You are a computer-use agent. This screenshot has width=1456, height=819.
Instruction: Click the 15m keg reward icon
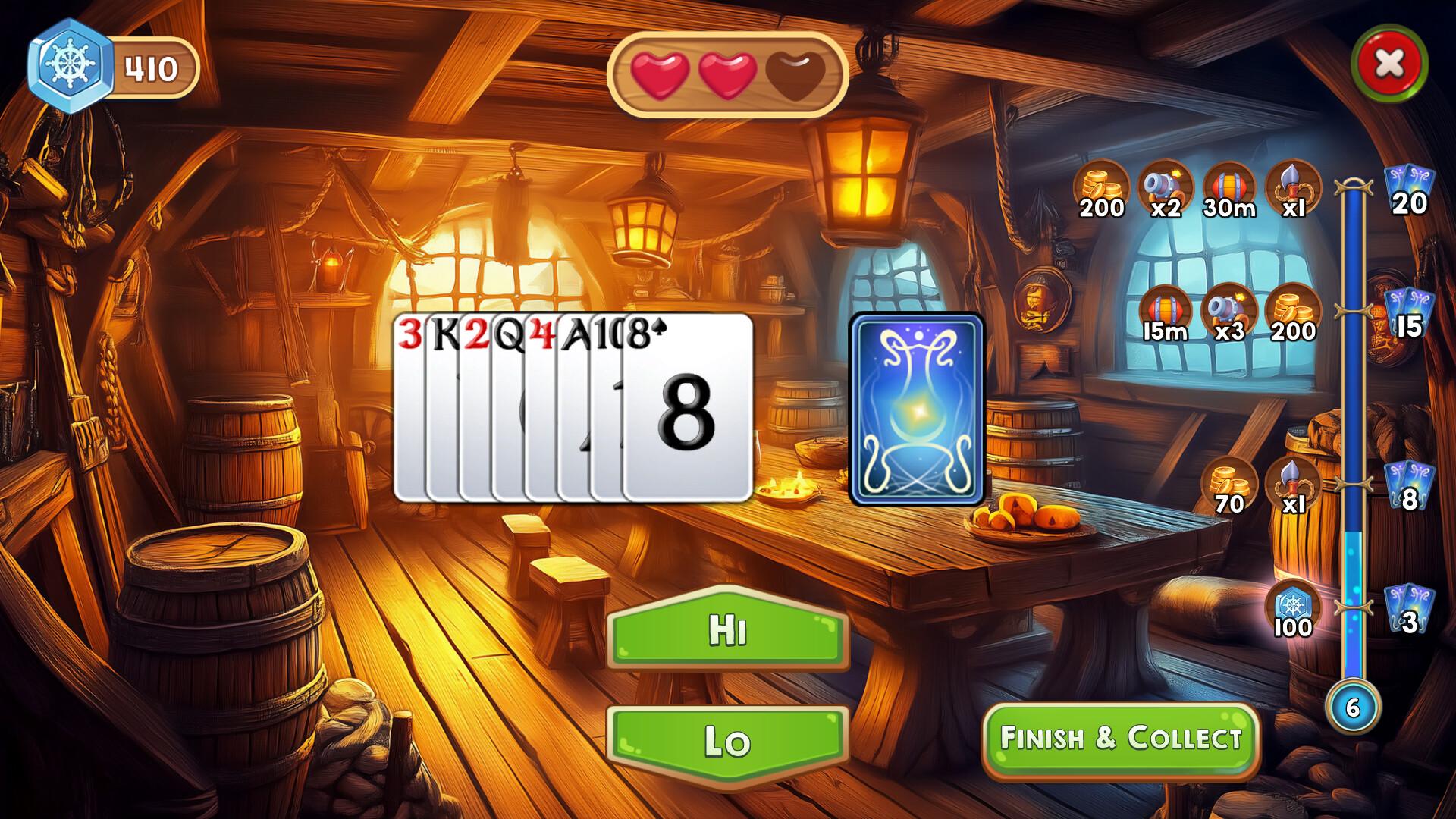1166,309
